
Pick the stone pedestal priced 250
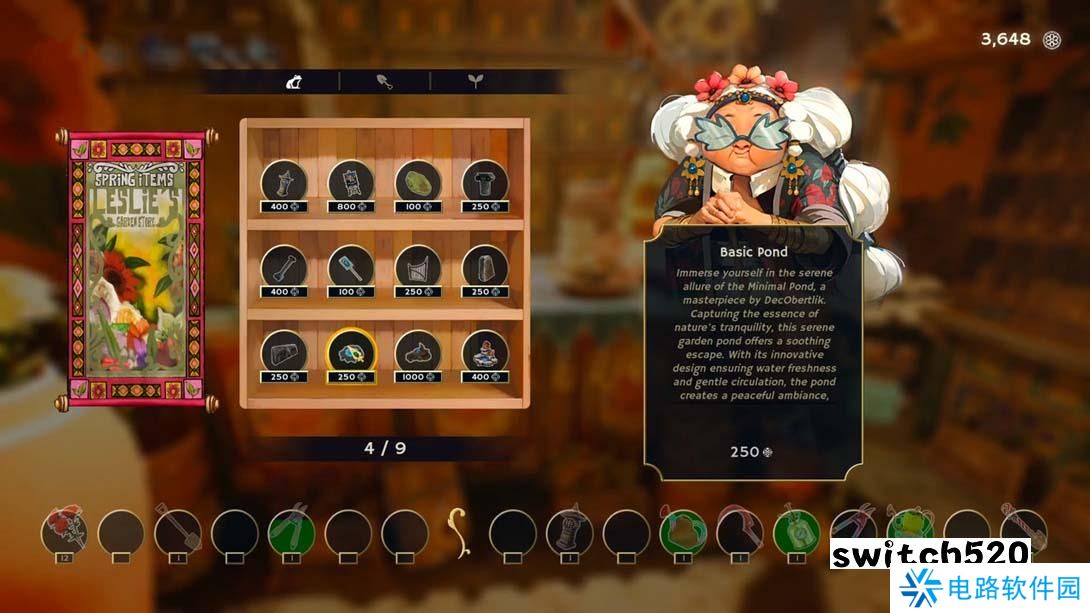485,182
